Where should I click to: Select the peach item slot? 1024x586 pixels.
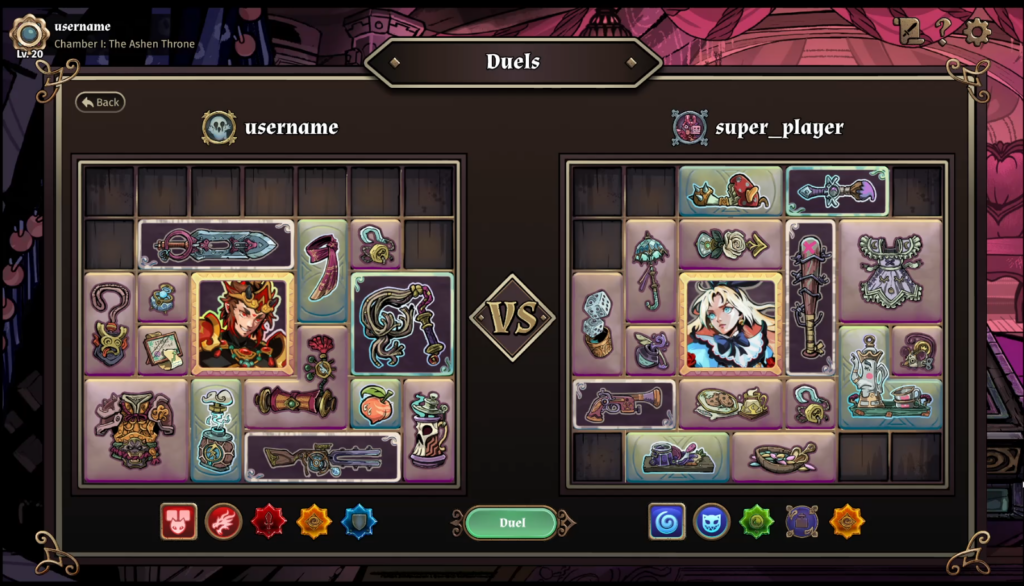[x=375, y=404]
